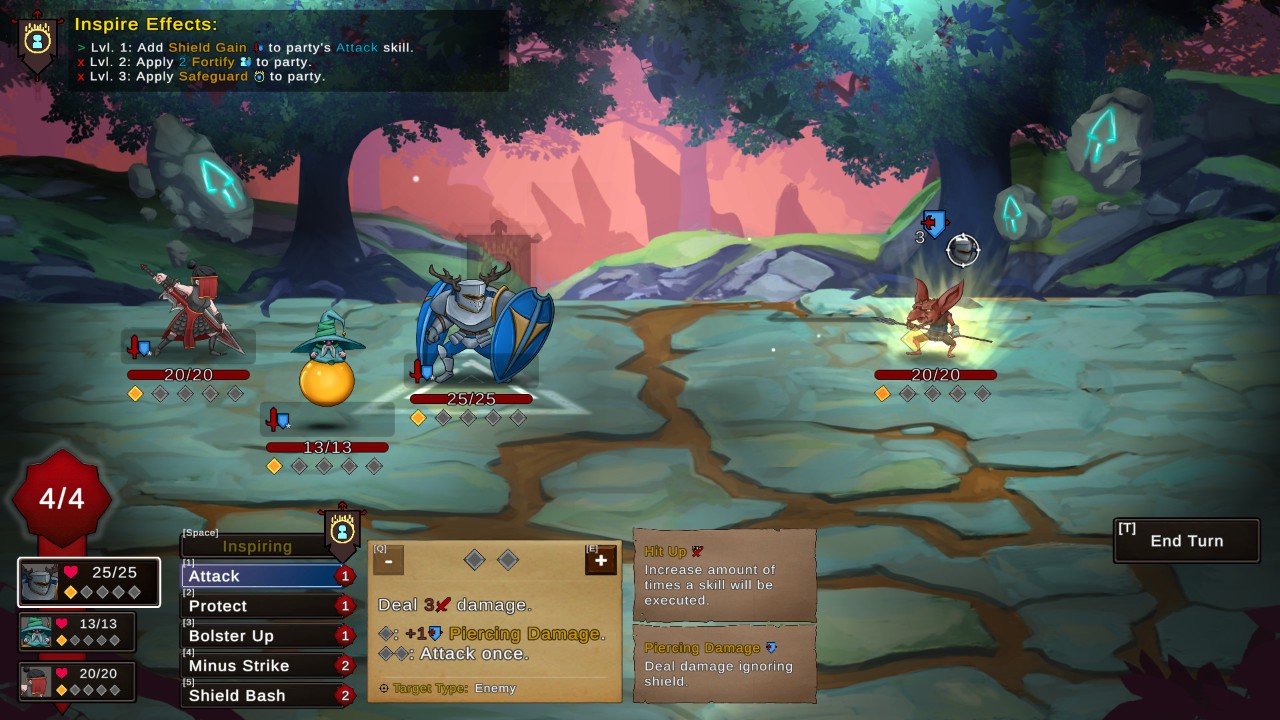
Task: Decrease skill level with minus button
Action: (388, 560)
